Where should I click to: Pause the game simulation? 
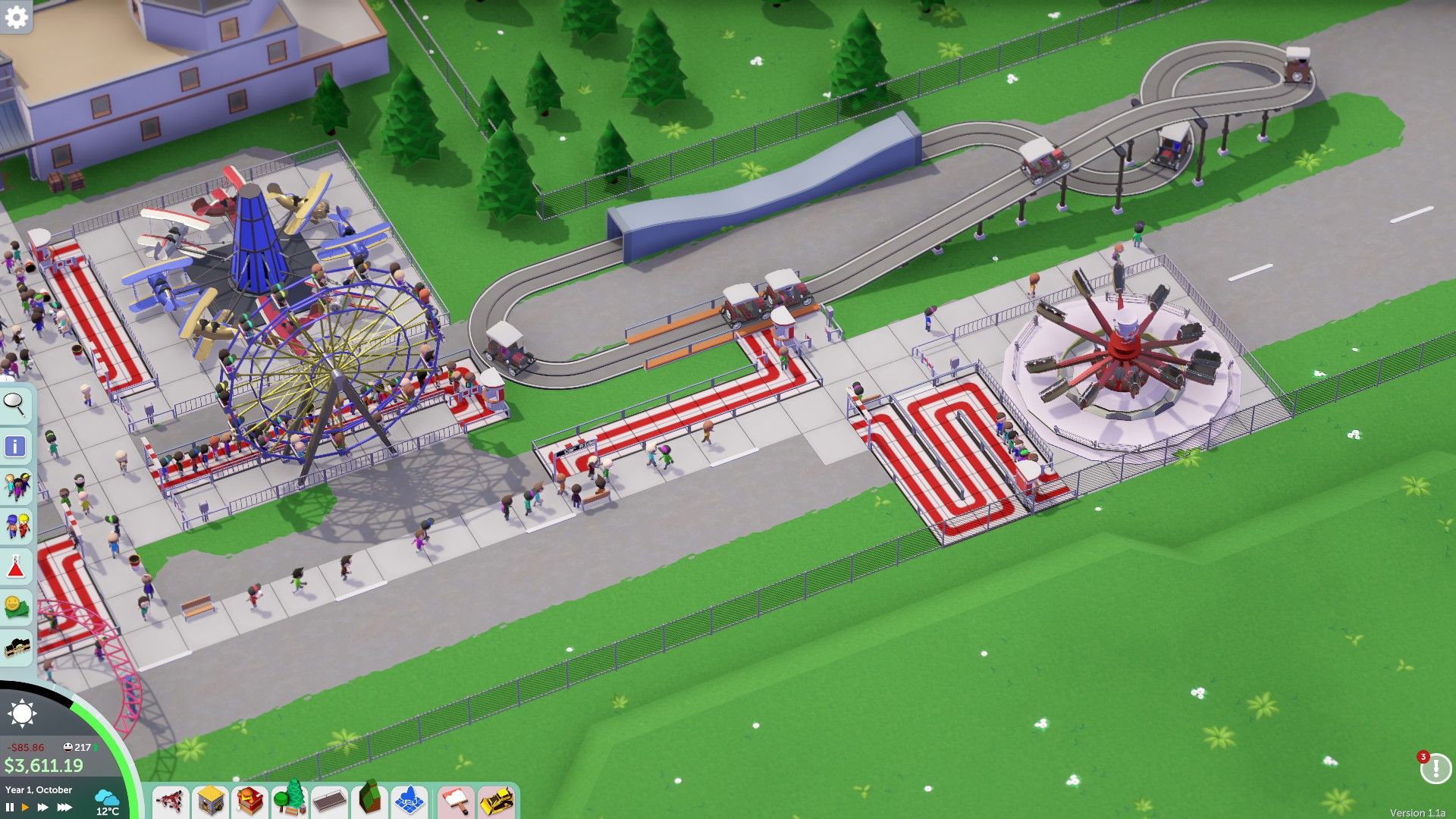point(10,806)
